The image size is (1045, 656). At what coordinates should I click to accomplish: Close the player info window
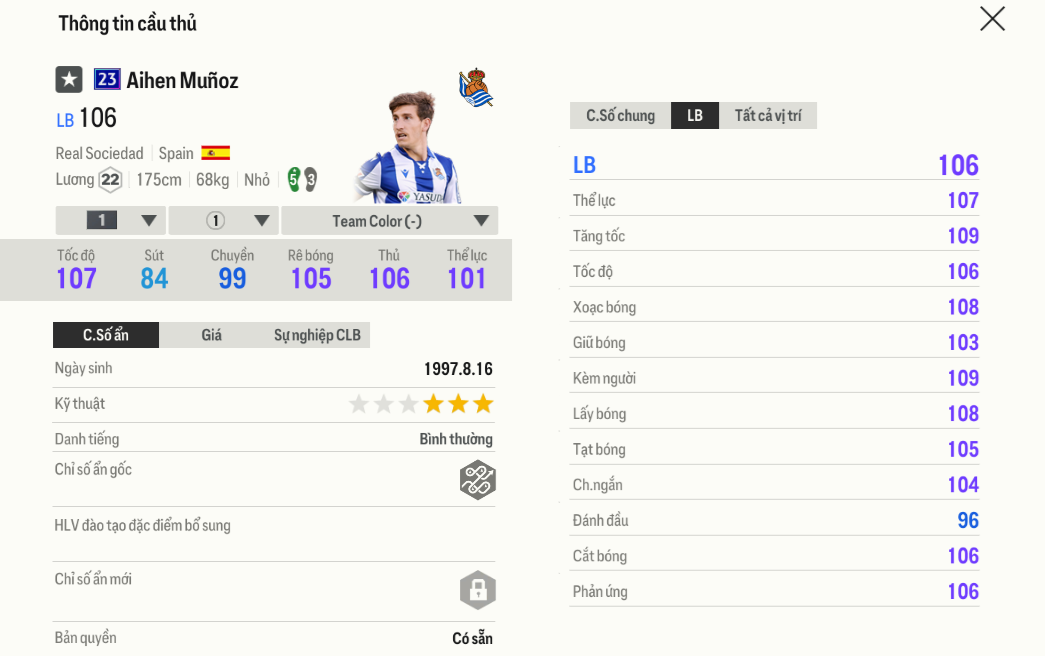[x=992, y=19]
